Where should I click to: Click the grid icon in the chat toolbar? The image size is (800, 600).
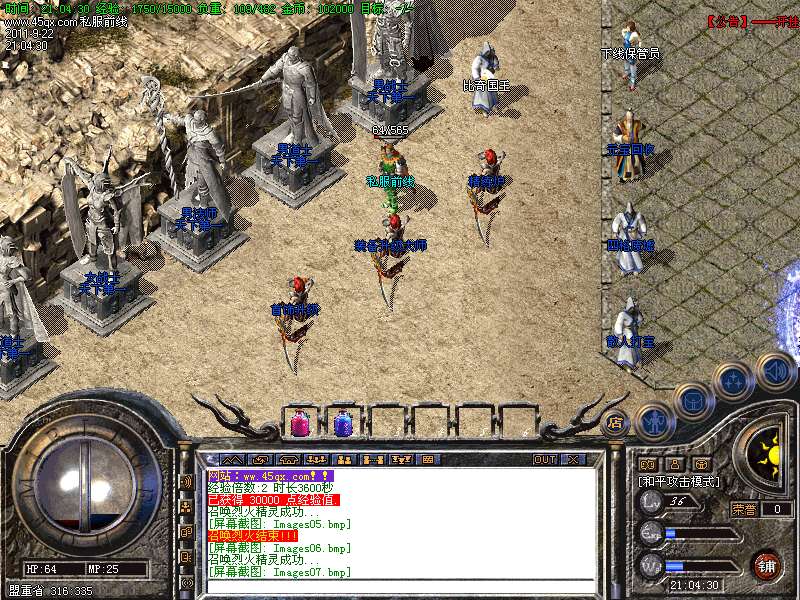(427, 460)
